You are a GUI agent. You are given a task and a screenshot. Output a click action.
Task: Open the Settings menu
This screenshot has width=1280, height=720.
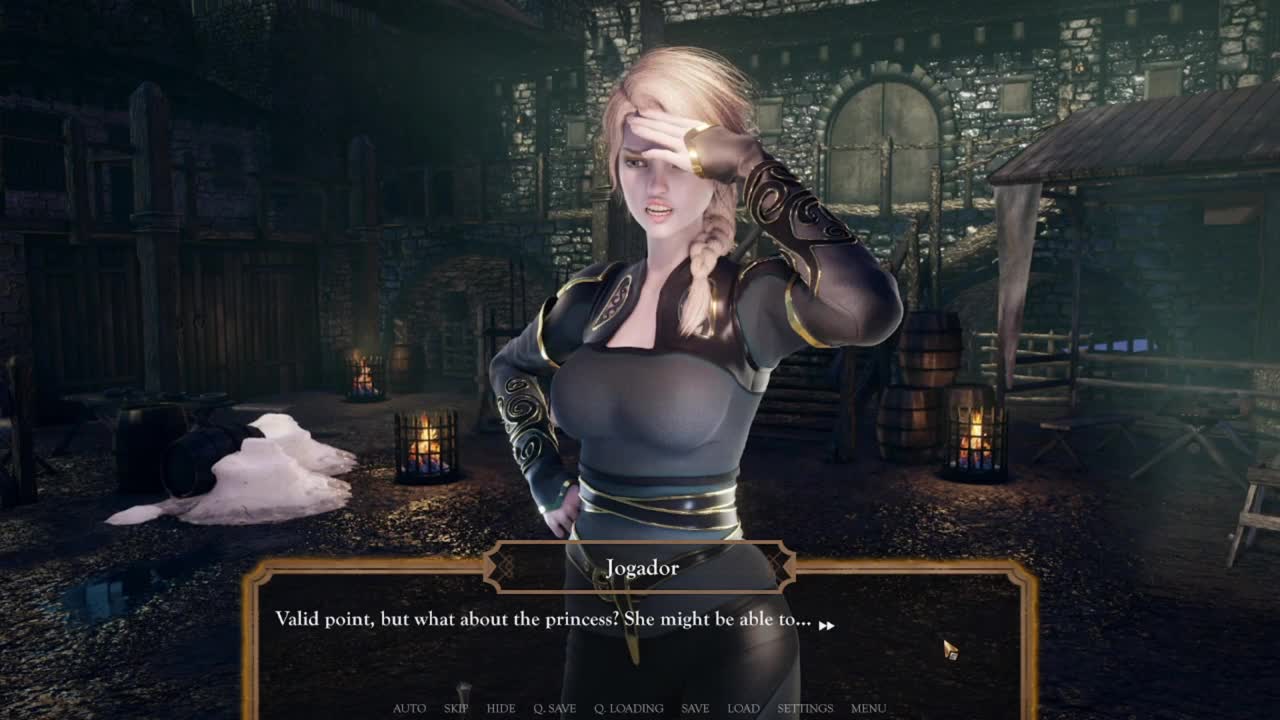(x=805, y=708)
